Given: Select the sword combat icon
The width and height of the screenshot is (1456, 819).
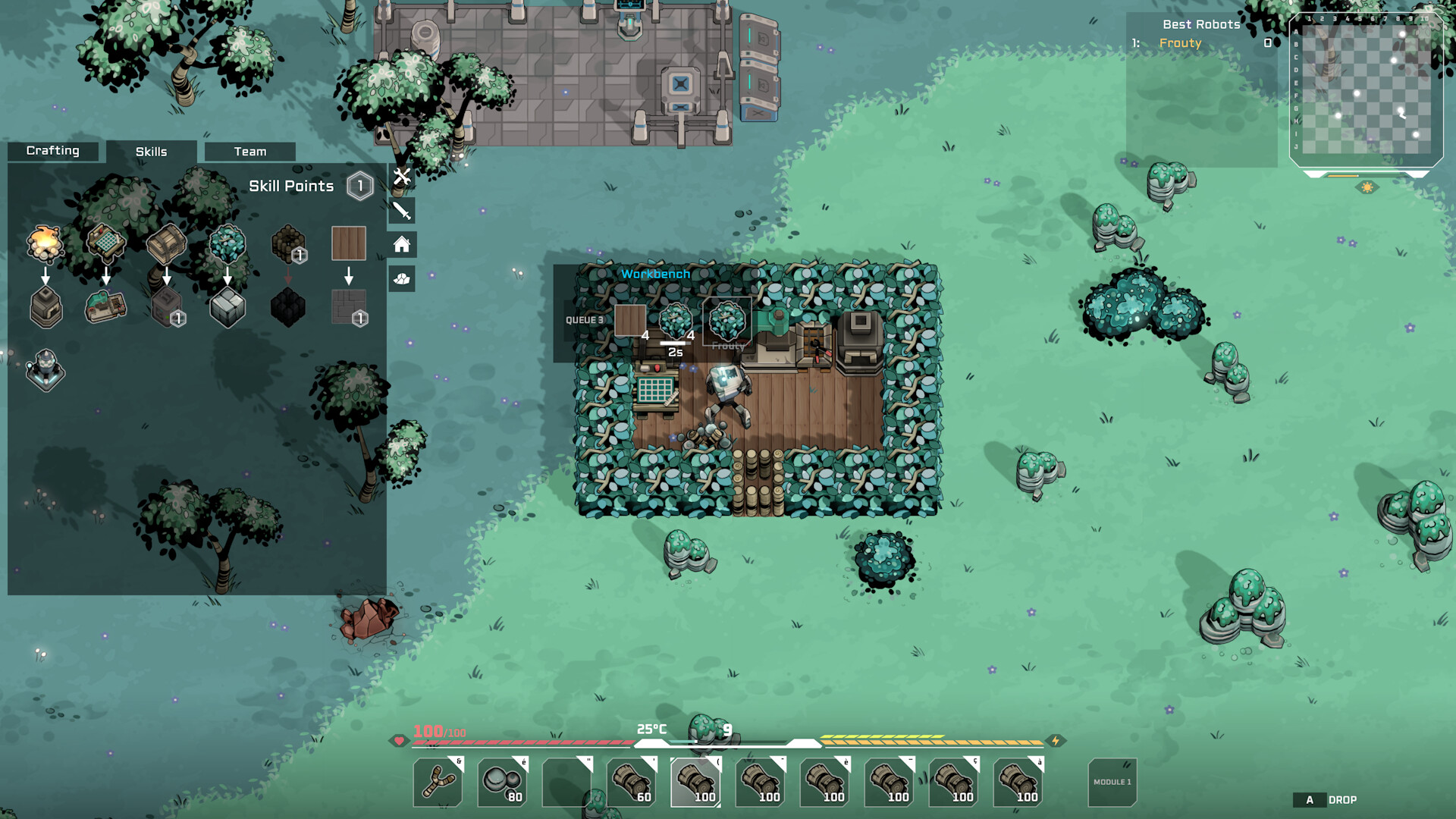Looking at the screenshot, I should 401,212.
